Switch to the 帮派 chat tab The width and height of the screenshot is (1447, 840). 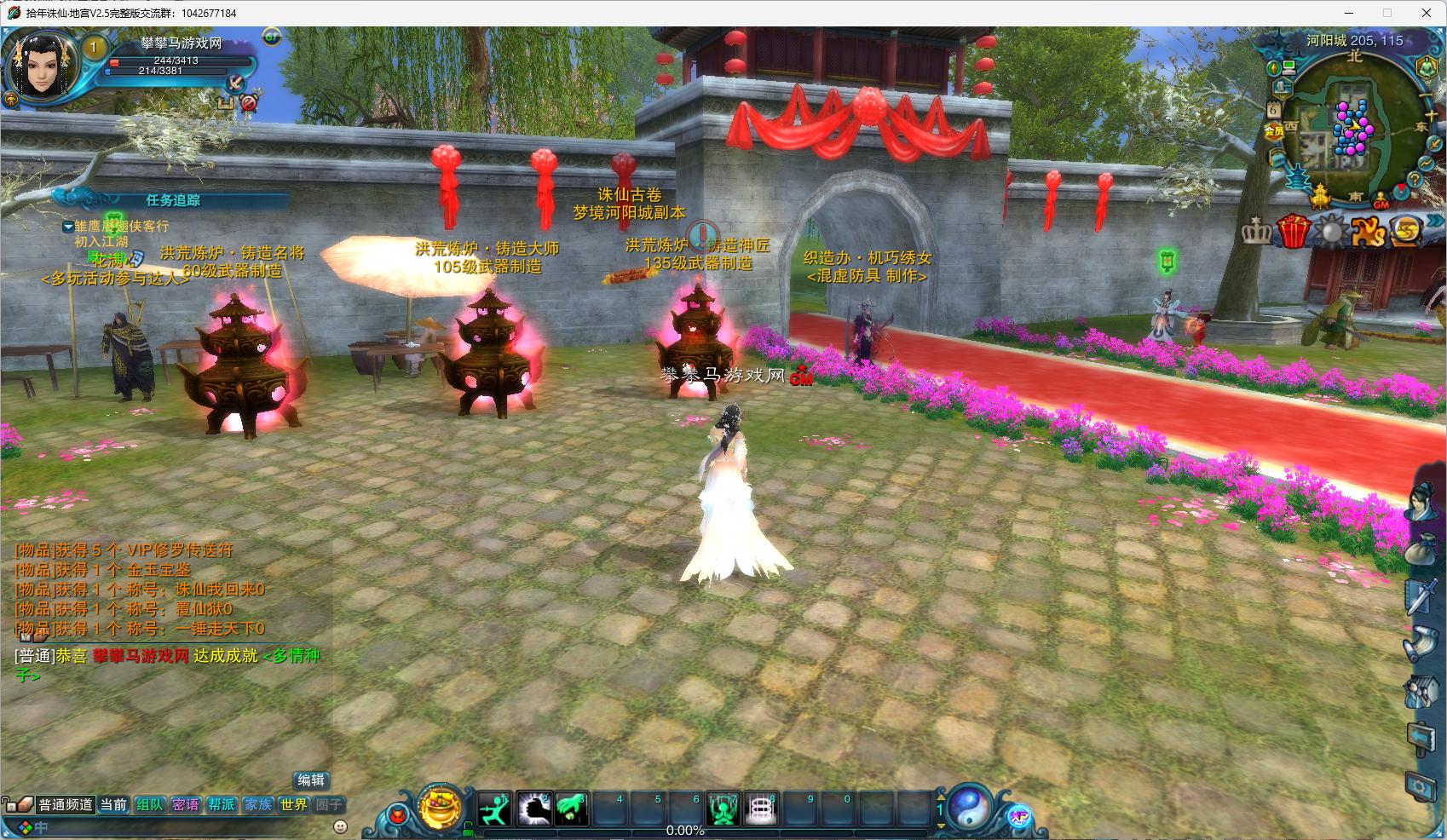(222, 804)
